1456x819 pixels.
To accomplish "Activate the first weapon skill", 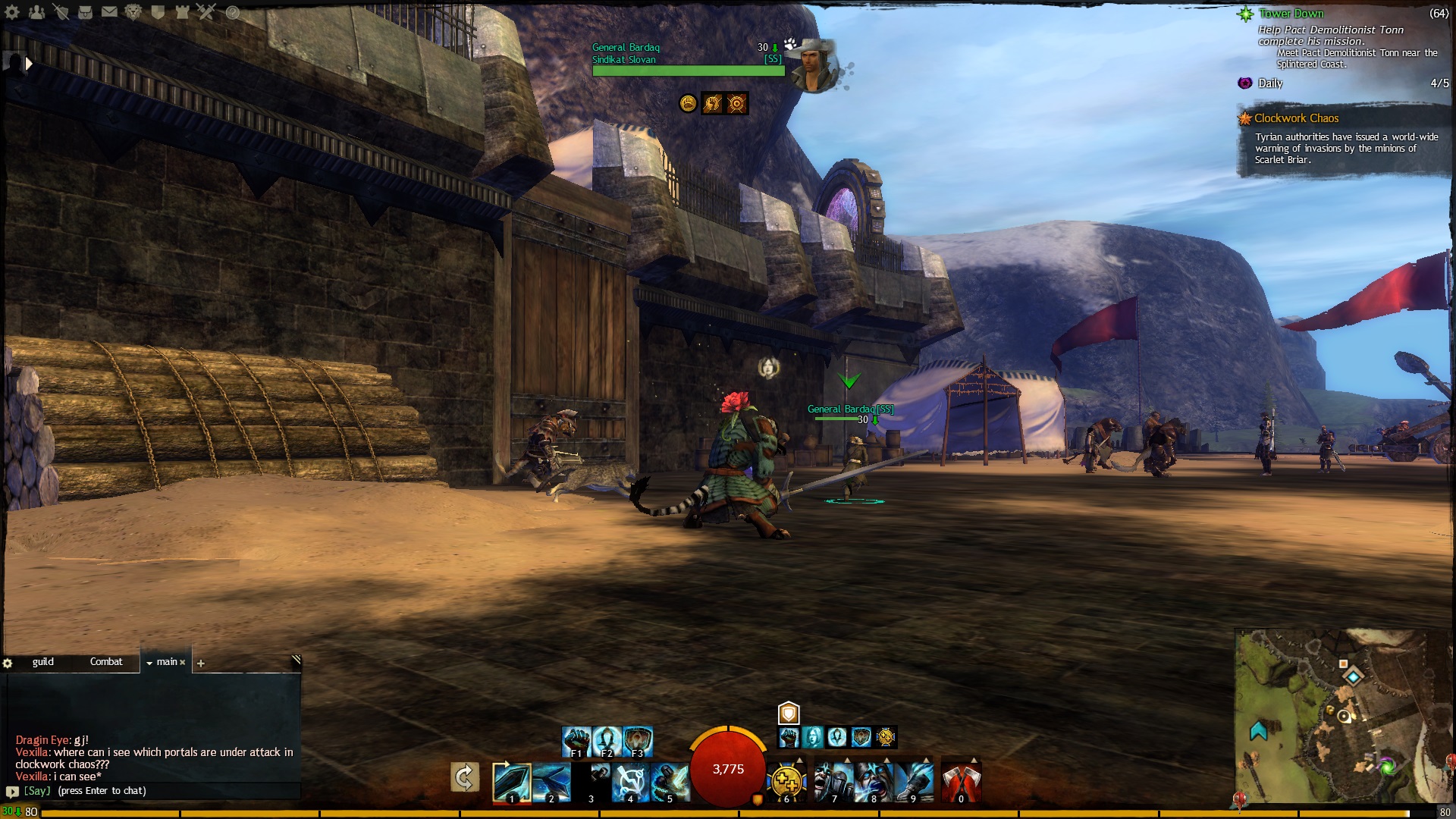I will point(511,782).
